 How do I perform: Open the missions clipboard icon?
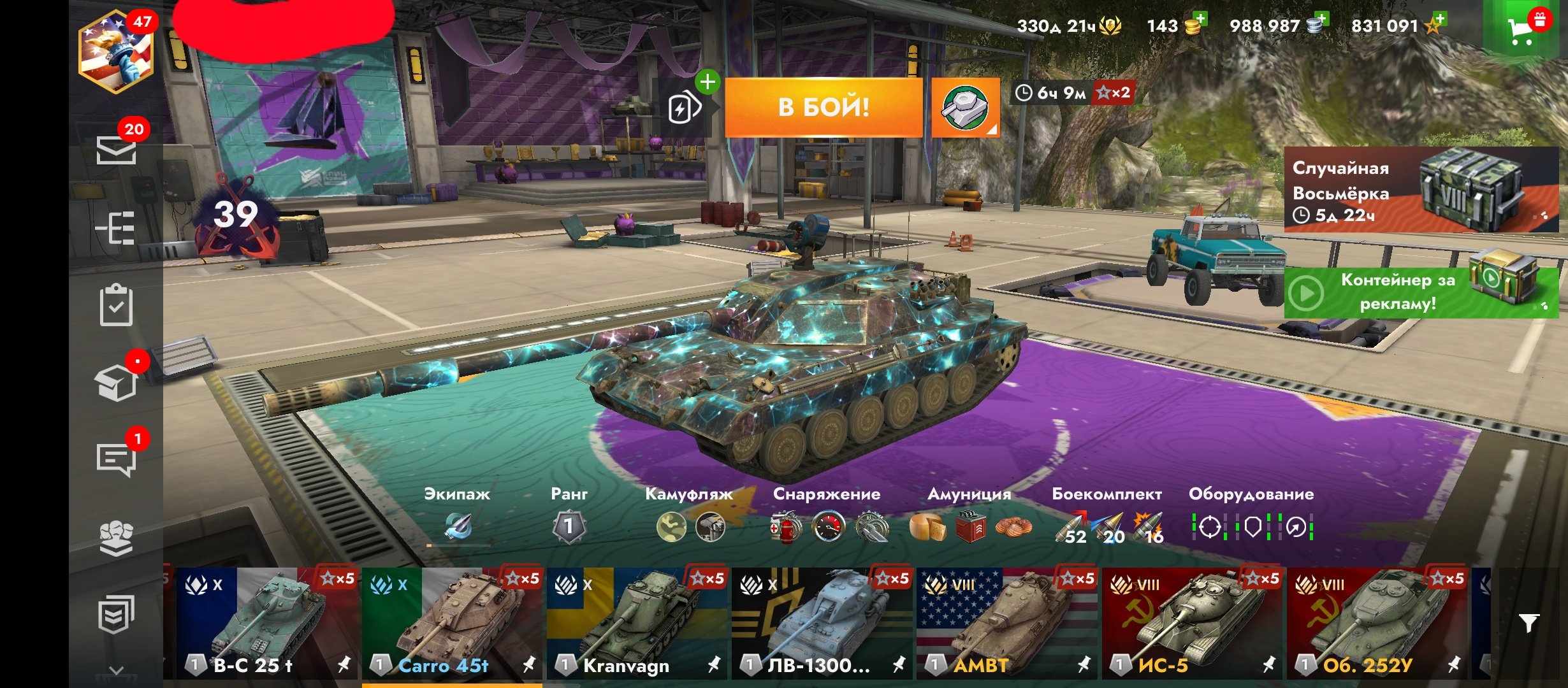tap(116, 306)
